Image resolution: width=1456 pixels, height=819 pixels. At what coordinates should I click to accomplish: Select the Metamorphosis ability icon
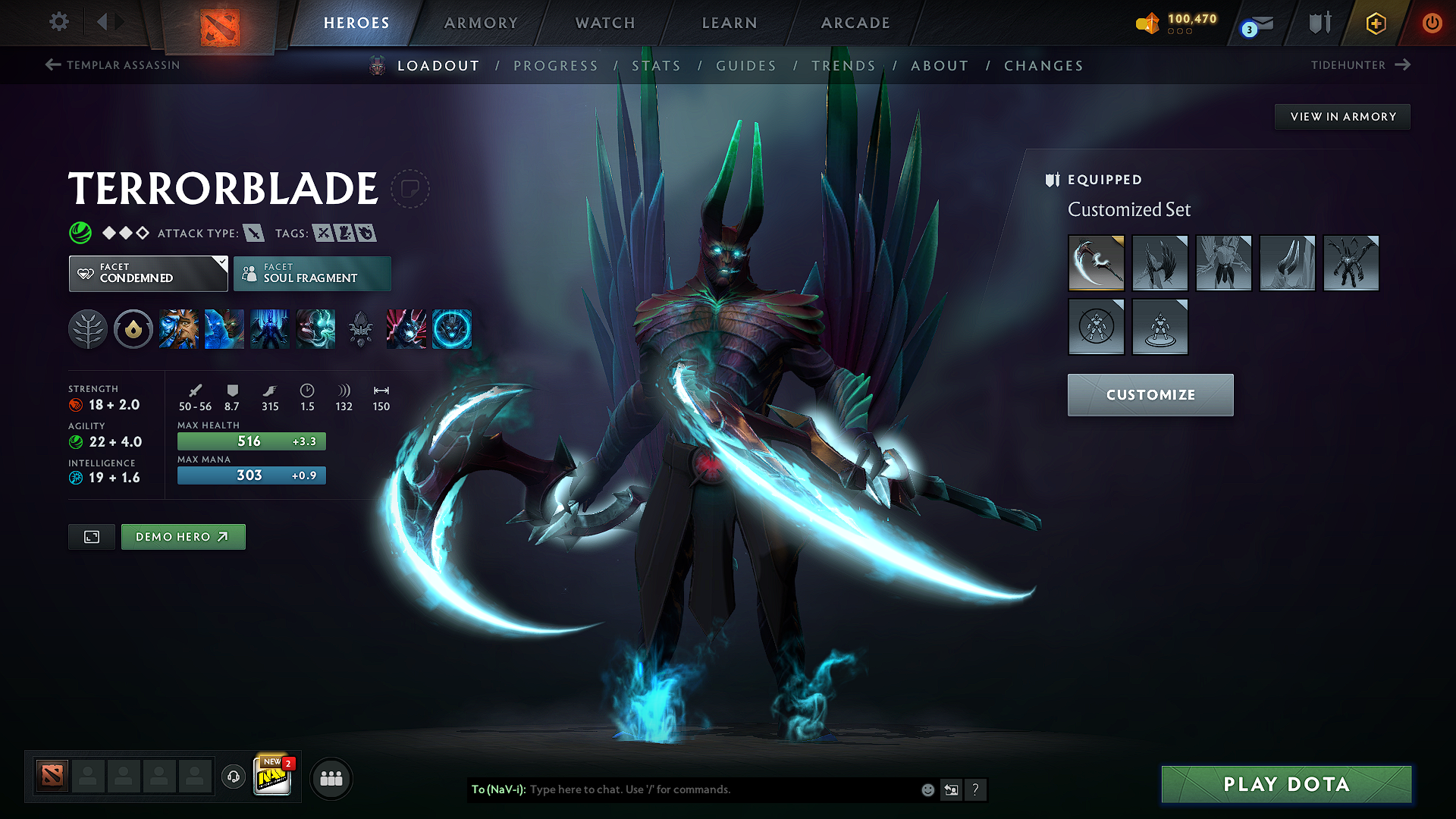tap(270, 329)
